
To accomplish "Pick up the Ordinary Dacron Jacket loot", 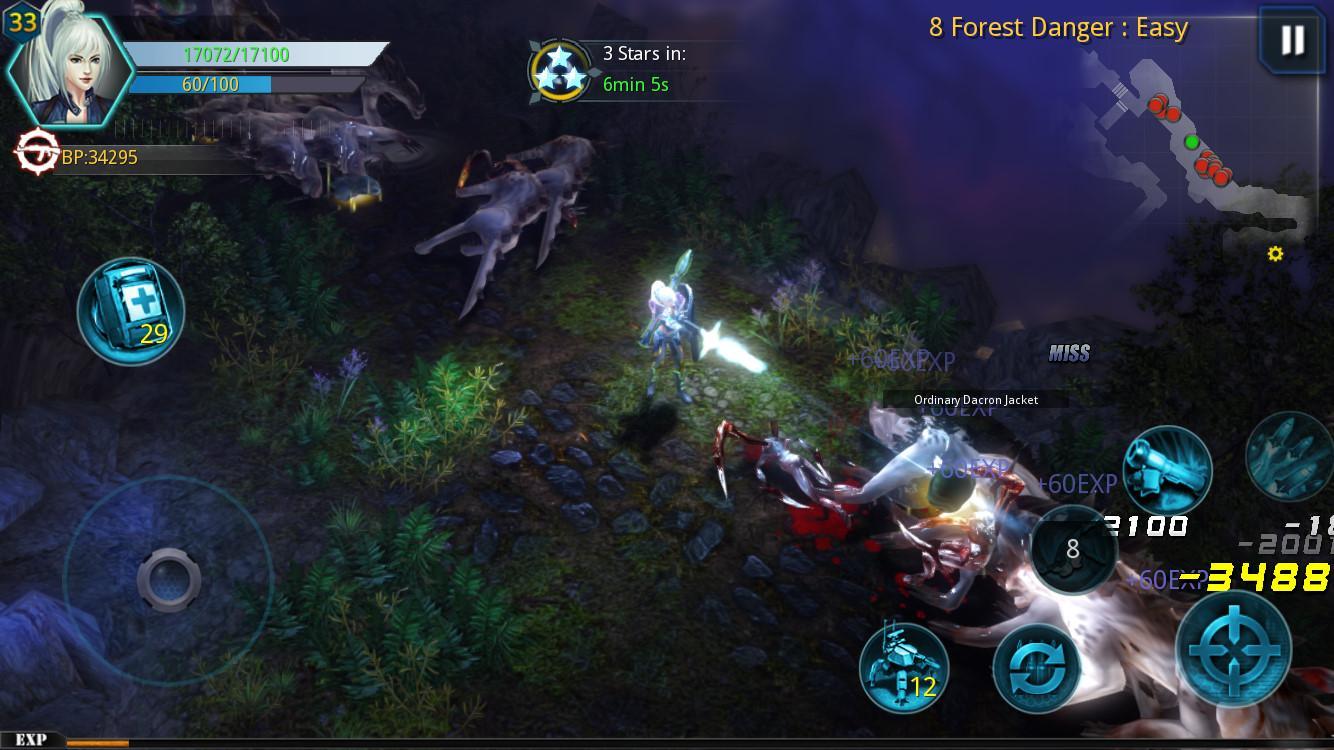I will pos(975,399).
